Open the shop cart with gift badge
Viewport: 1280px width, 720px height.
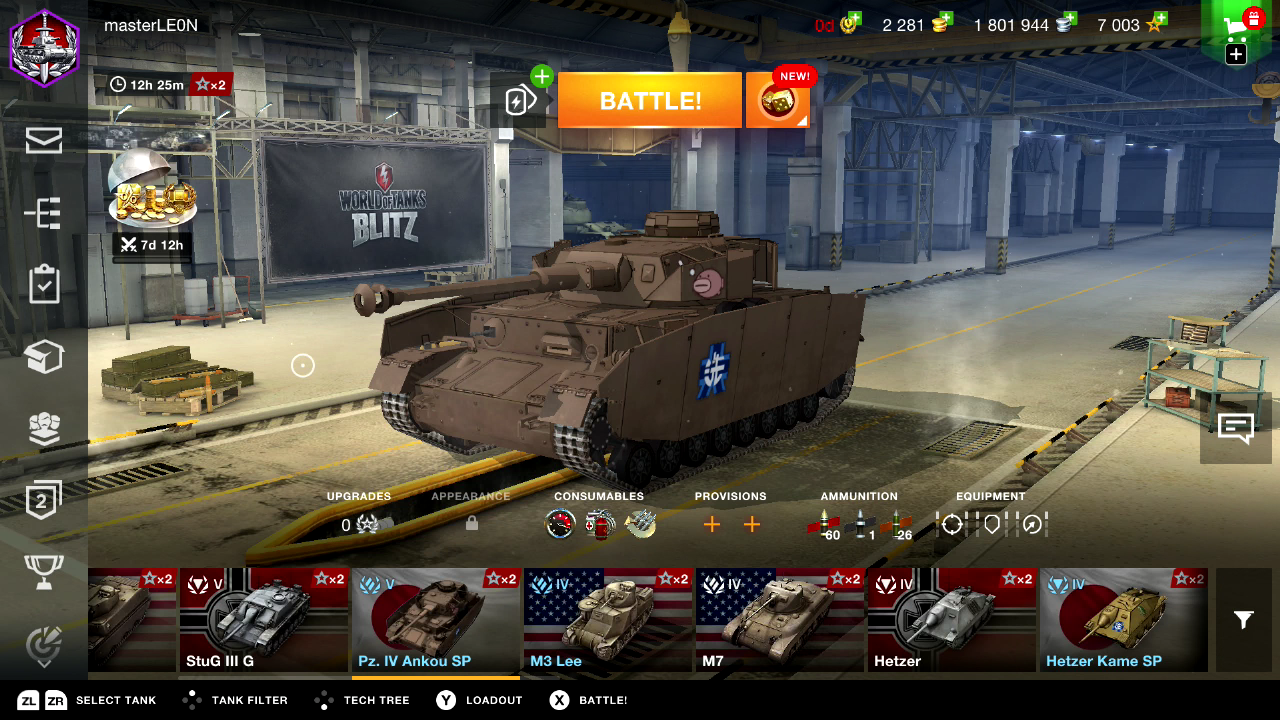[1240, 30]
